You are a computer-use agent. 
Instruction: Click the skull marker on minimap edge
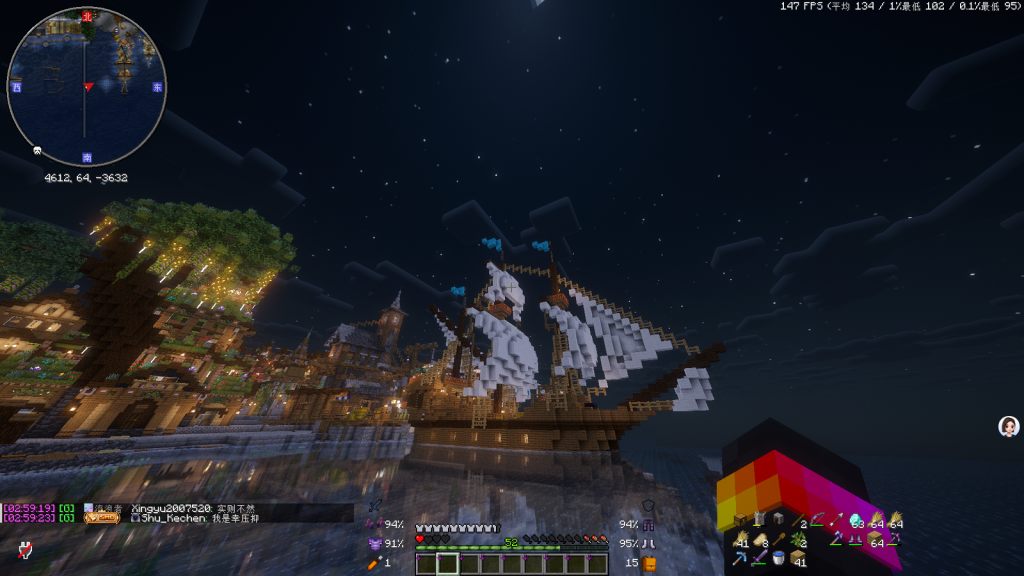37,150
